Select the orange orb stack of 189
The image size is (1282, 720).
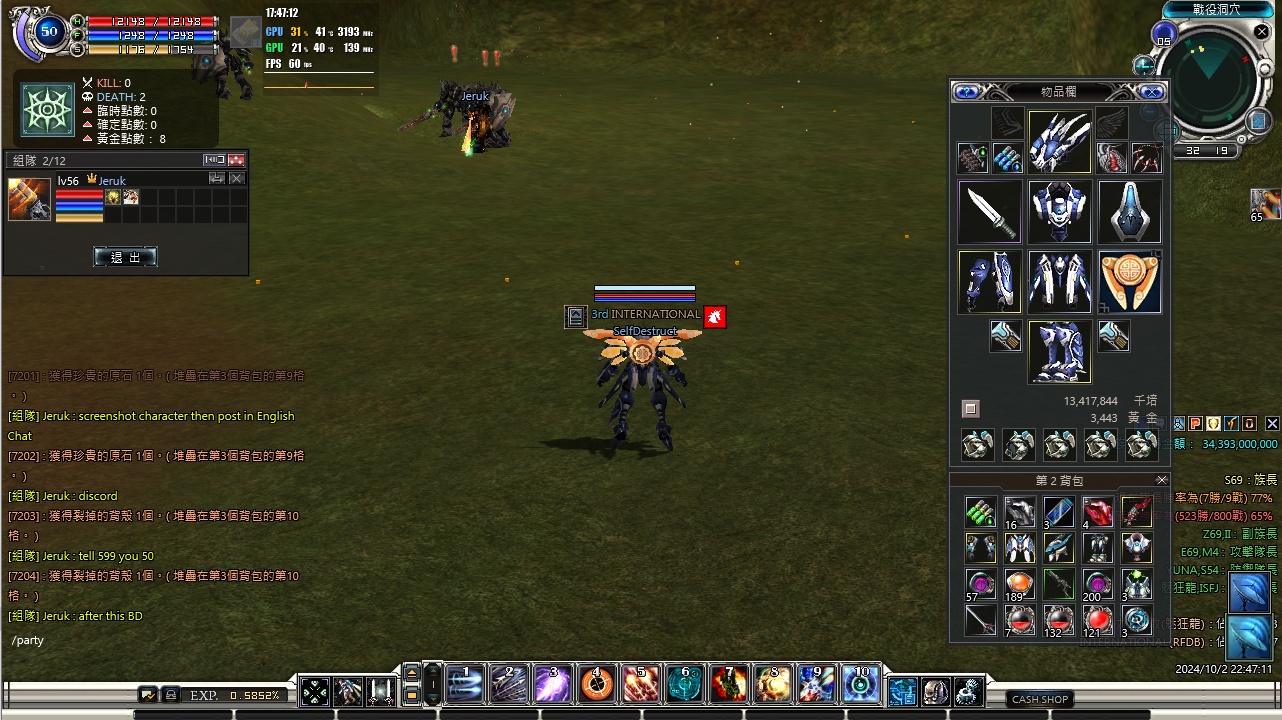[x=1019, y=584]
